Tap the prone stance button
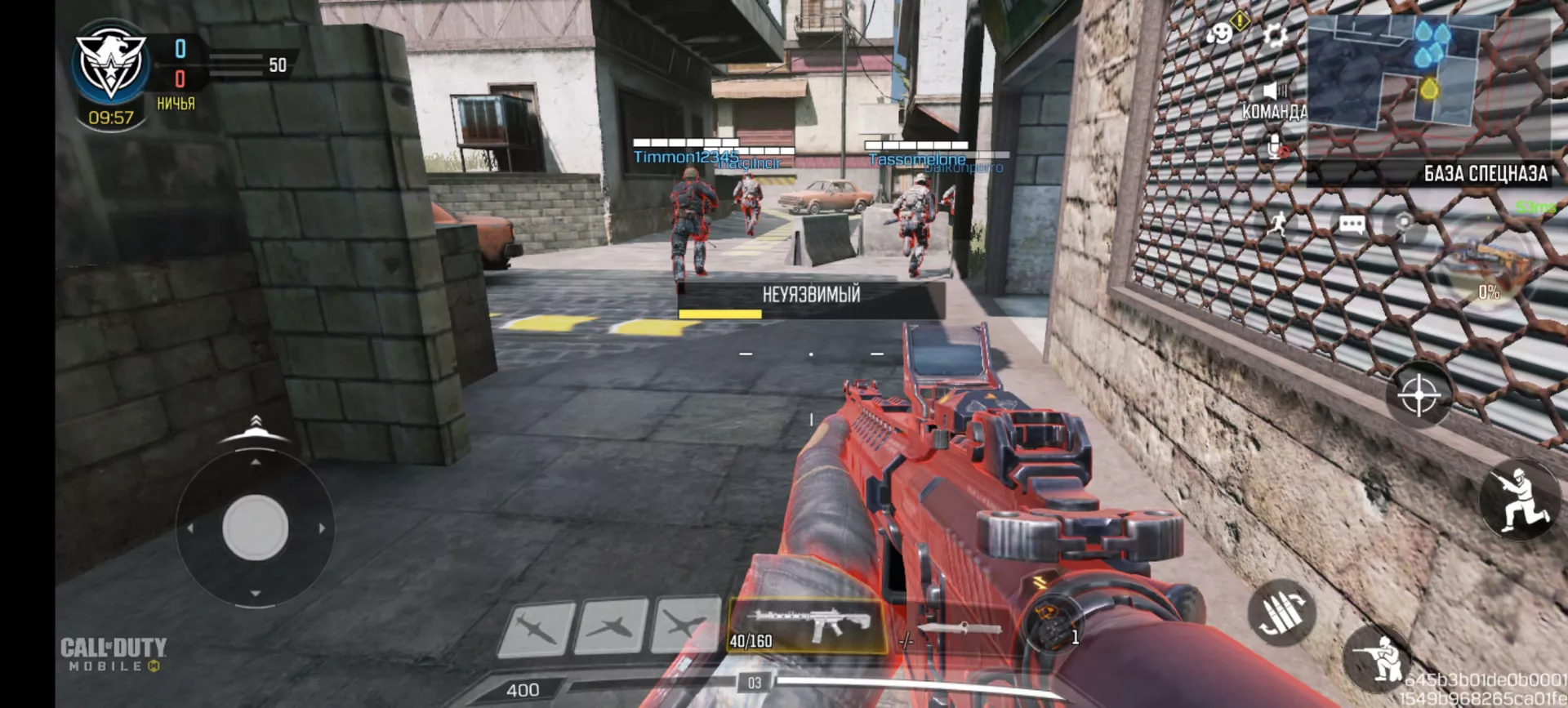Screen dimensions: 1568x708 (x=1379, y=656)
